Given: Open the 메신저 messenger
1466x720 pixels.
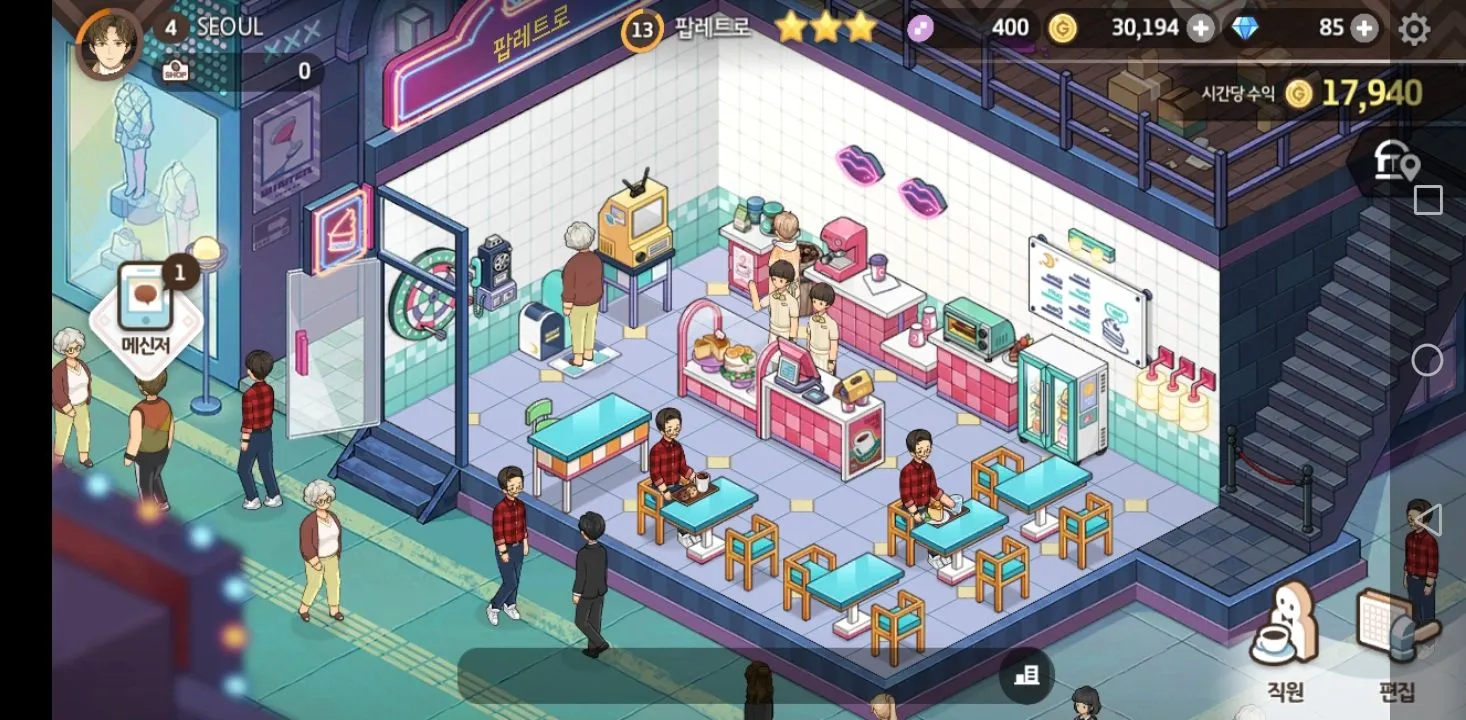Looking at the screenshot, I should [146, 310].
